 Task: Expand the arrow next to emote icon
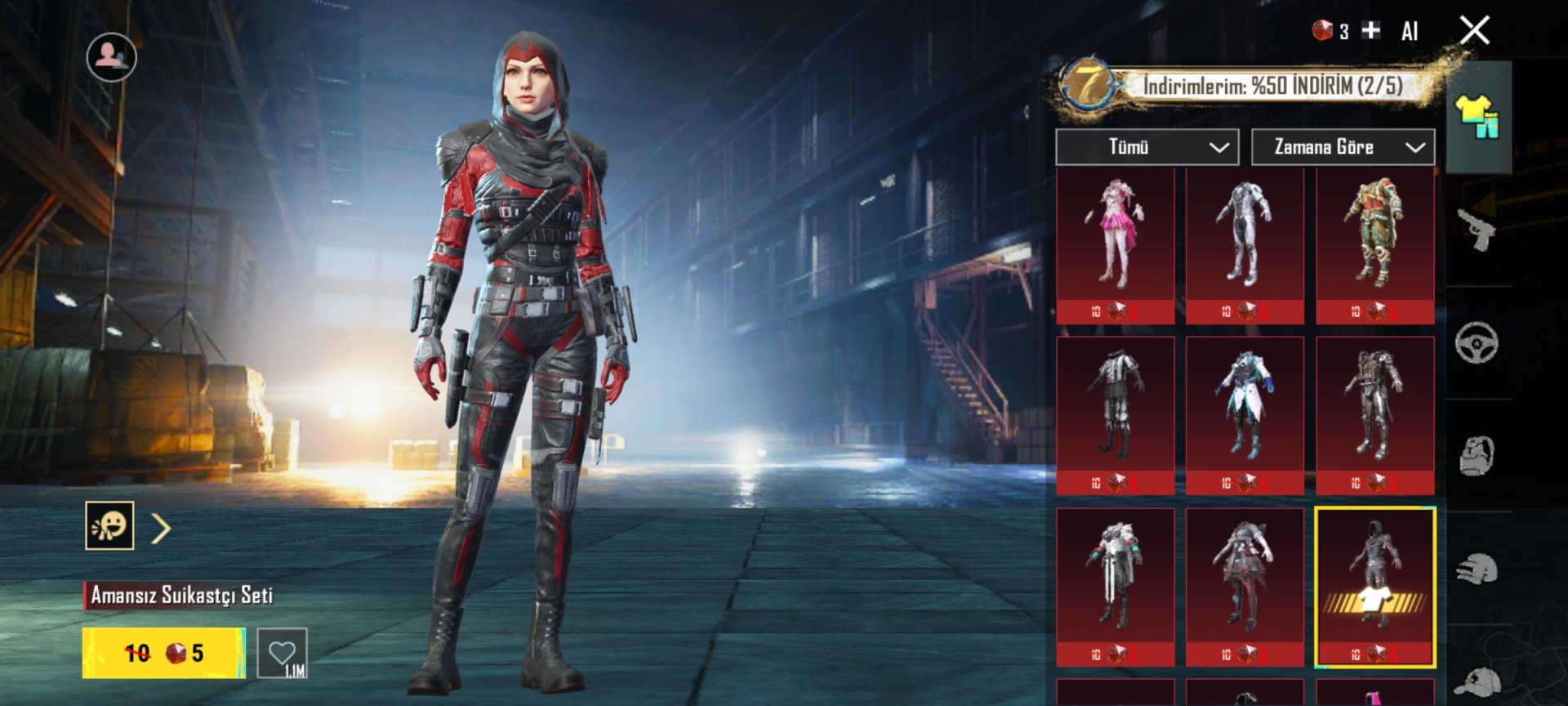(x=161, y=529)
